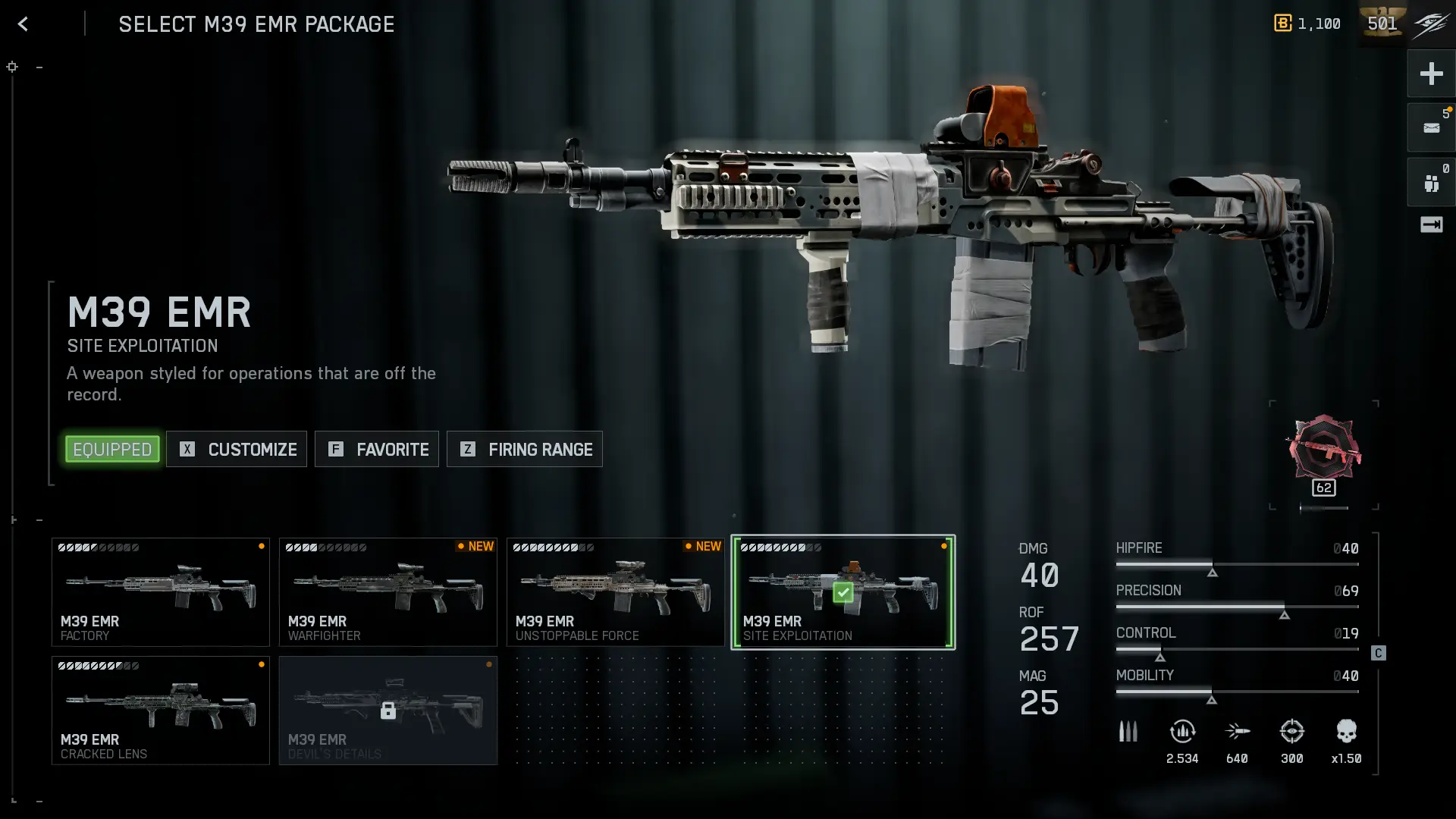Open the currency balance display
The image size is (1456, 819).
click(1307, 24)
